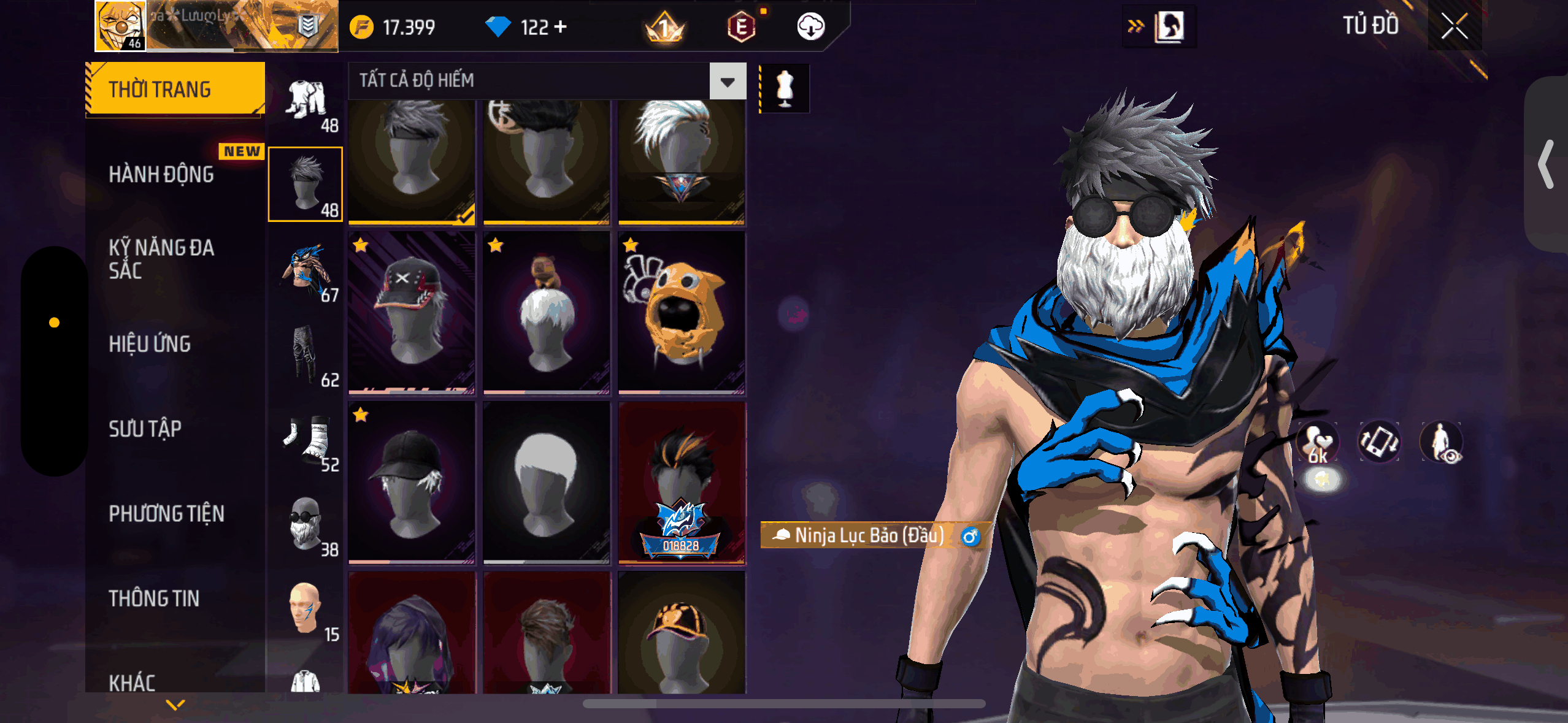The height and width of the screenshot is (723, 1568).
Task: Select the Thời Trang tab
Action: click(175, 89)
